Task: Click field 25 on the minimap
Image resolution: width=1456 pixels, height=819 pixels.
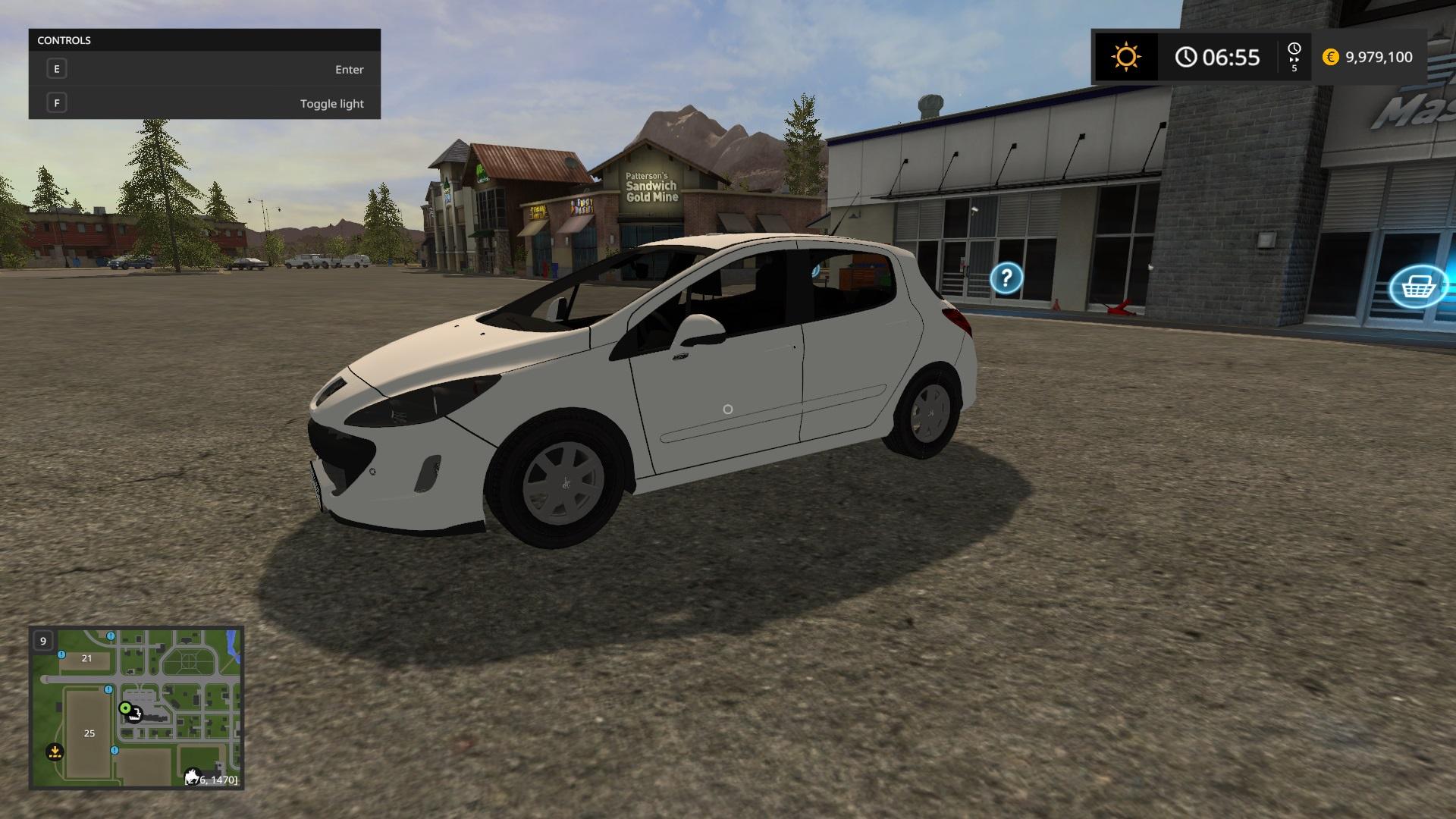Action: tap(89, 733)
